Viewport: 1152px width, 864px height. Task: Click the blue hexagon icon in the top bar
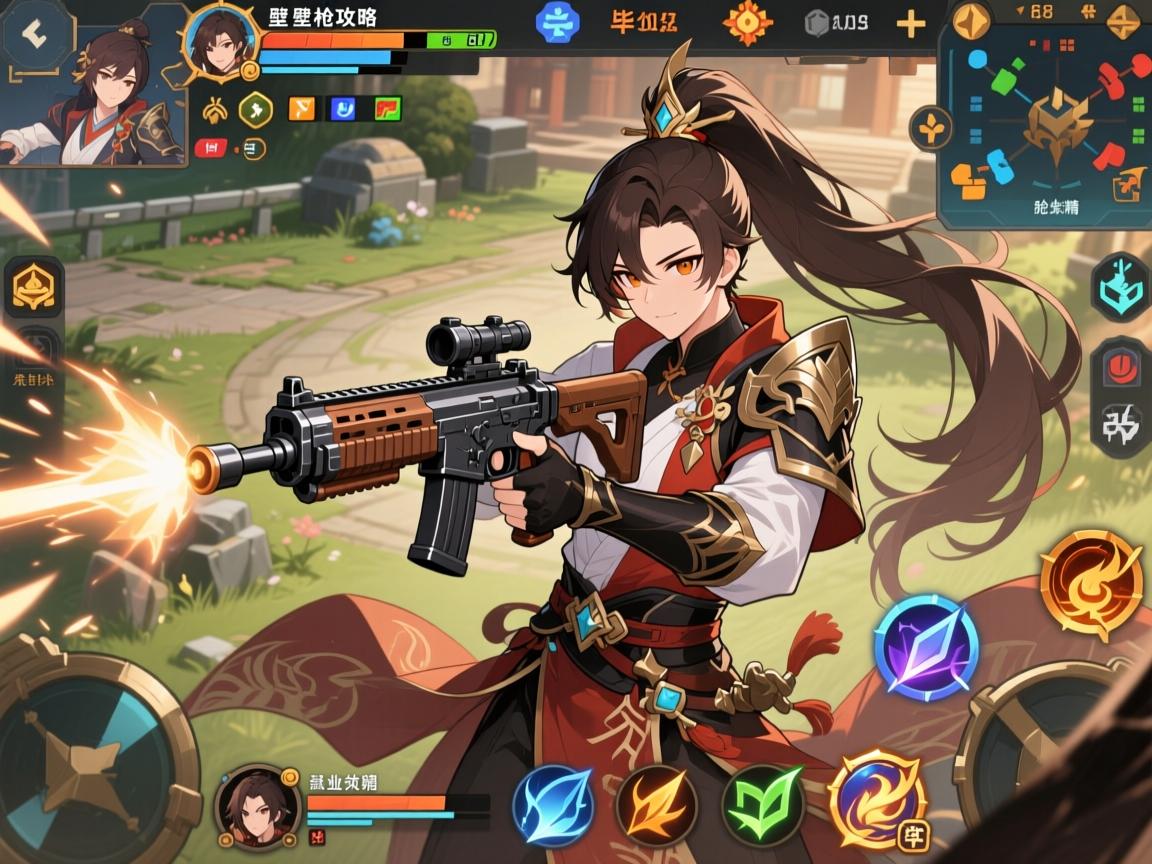coord(557,23)
